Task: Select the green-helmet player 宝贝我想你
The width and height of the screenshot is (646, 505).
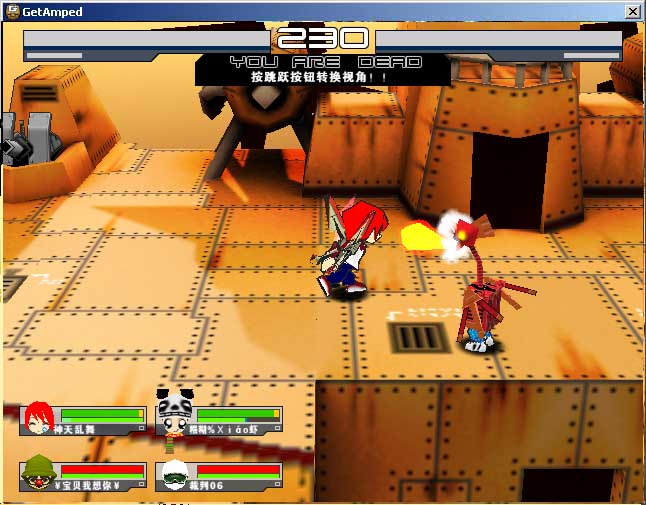Action: click(x=39, y=473)
